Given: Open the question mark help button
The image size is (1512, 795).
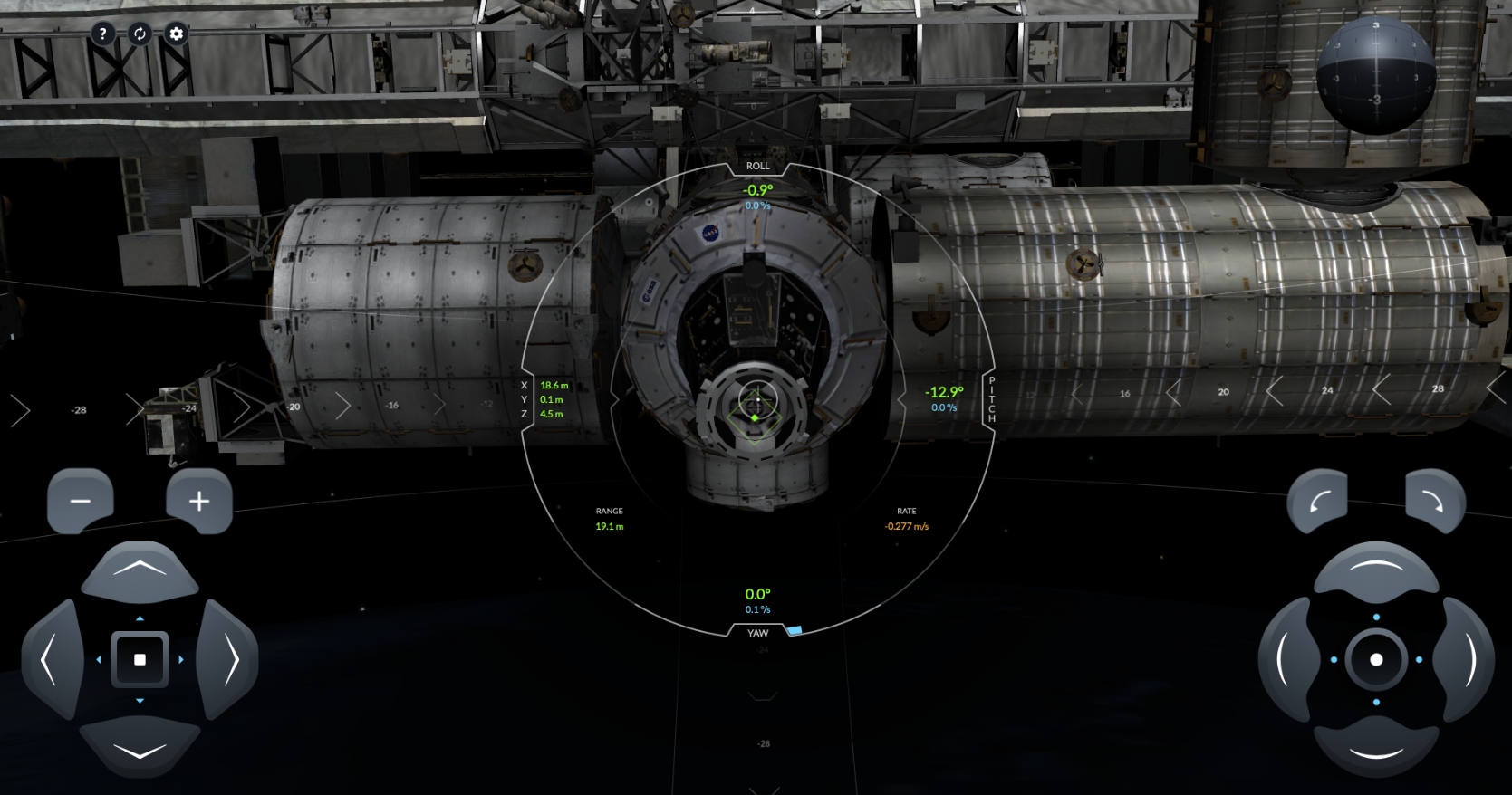Looking at the screenshot, I should [x=102, y=34].
